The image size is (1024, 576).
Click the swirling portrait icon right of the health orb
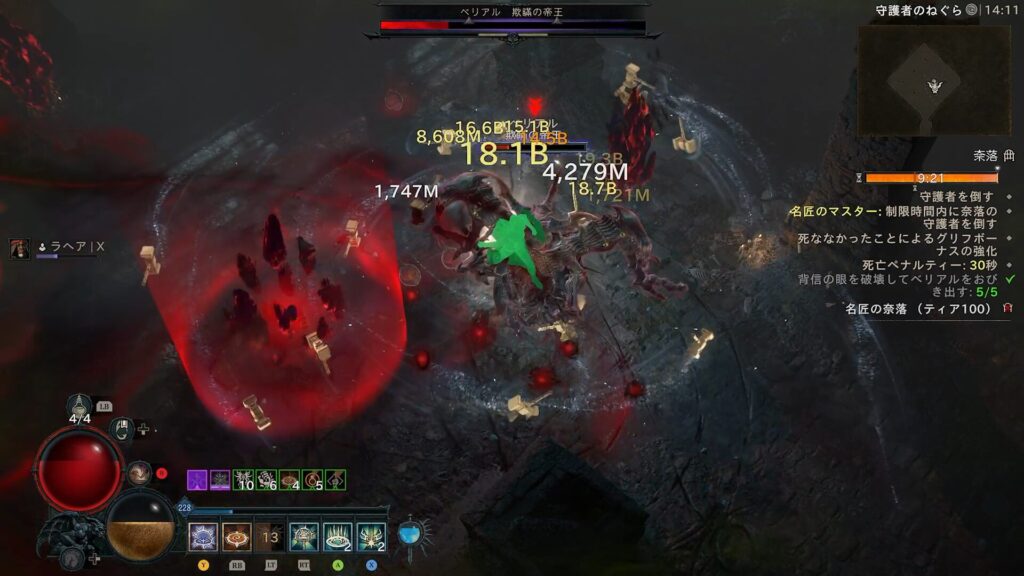point(138,472)
